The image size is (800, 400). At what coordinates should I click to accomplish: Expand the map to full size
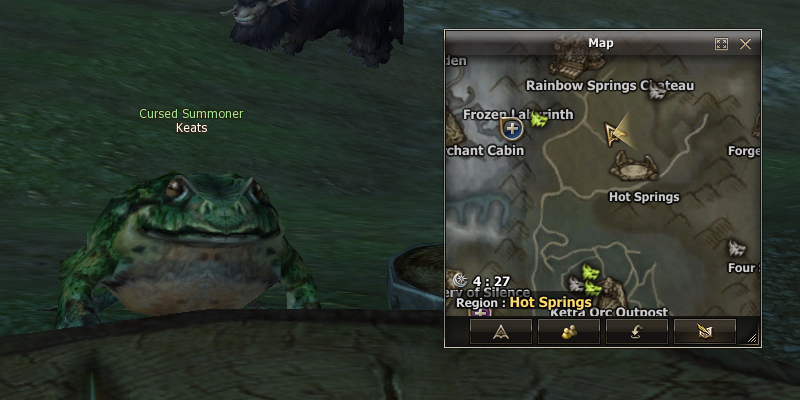click(x=722, y=44)
